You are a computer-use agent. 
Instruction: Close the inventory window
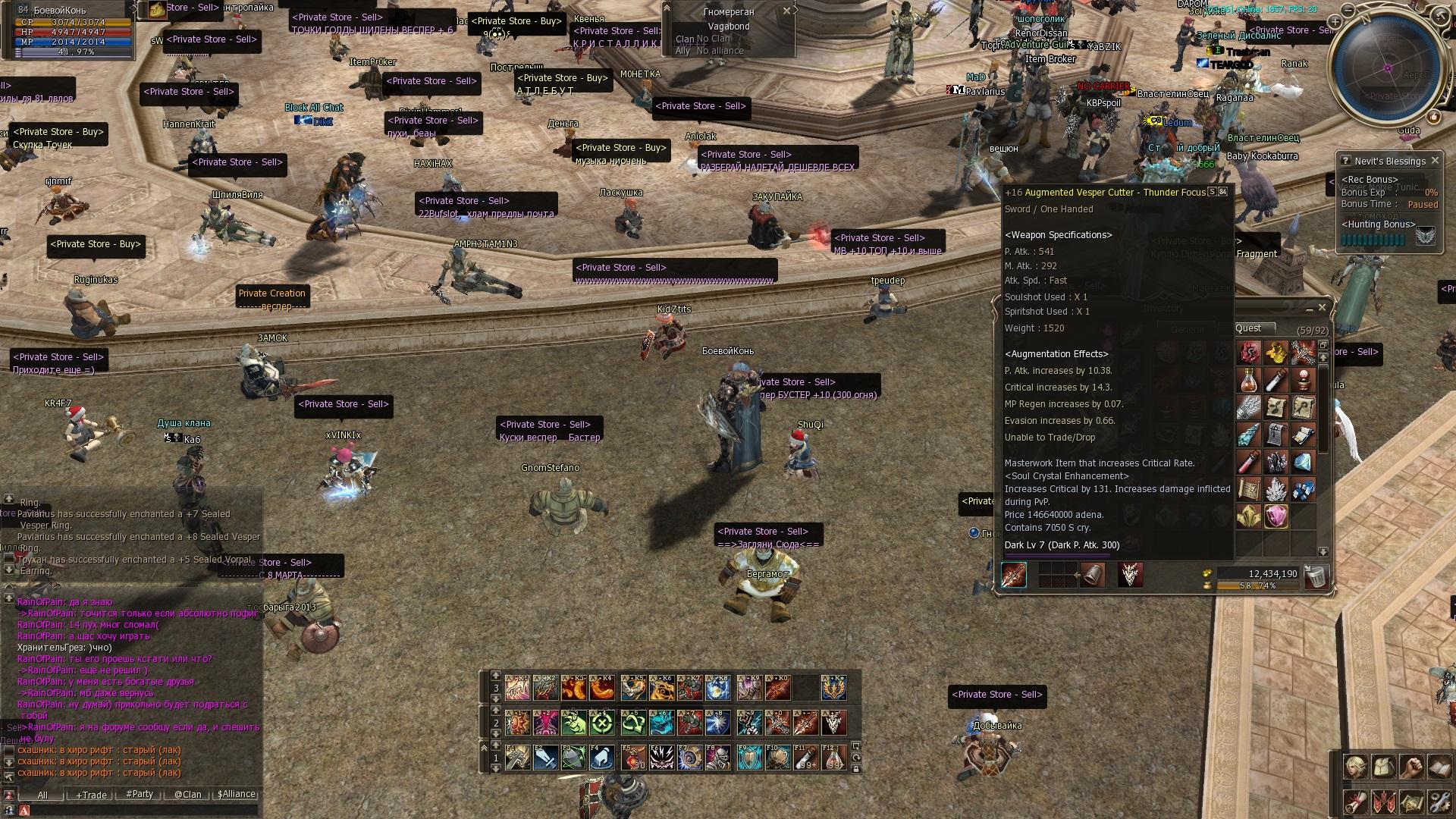pos(1322,307)
